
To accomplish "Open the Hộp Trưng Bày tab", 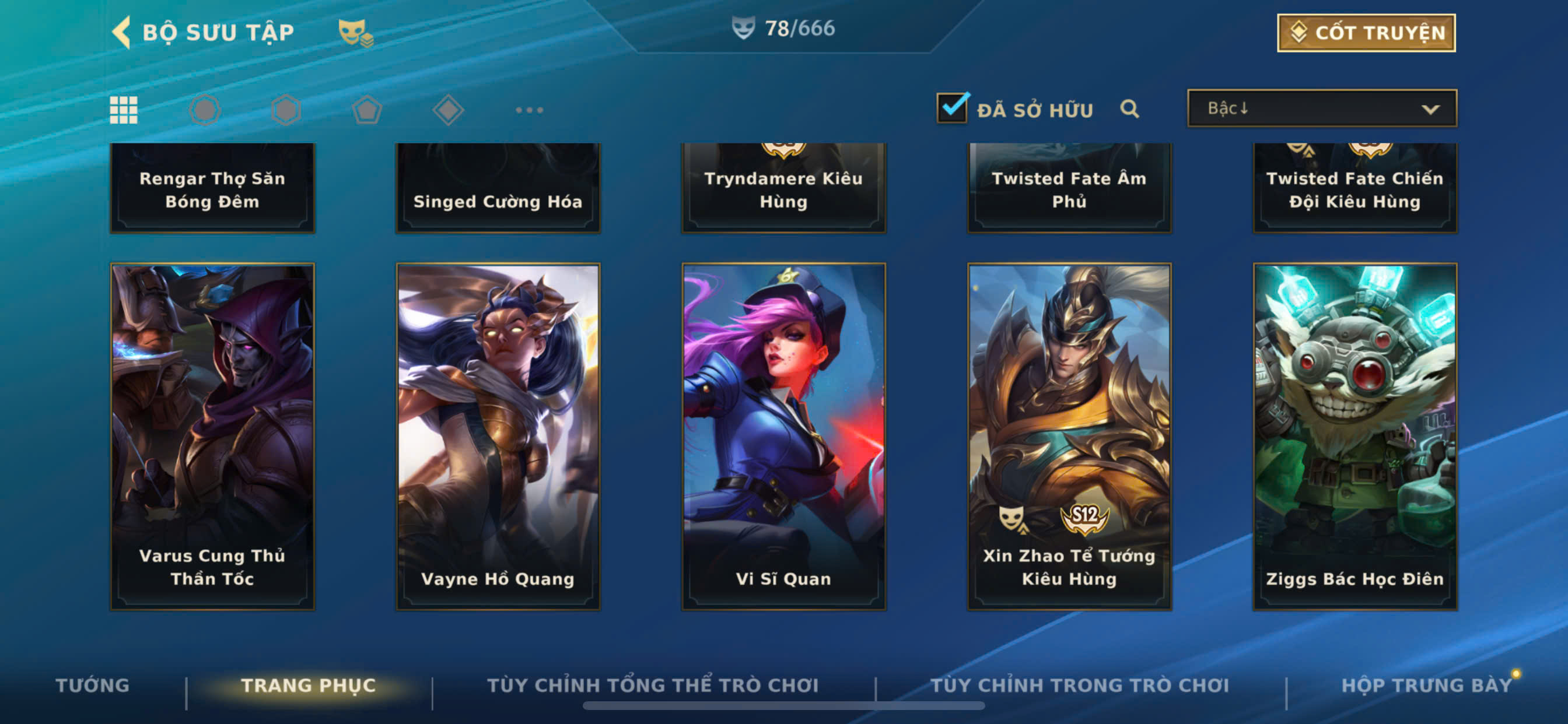I will [x=1426, y=685].
